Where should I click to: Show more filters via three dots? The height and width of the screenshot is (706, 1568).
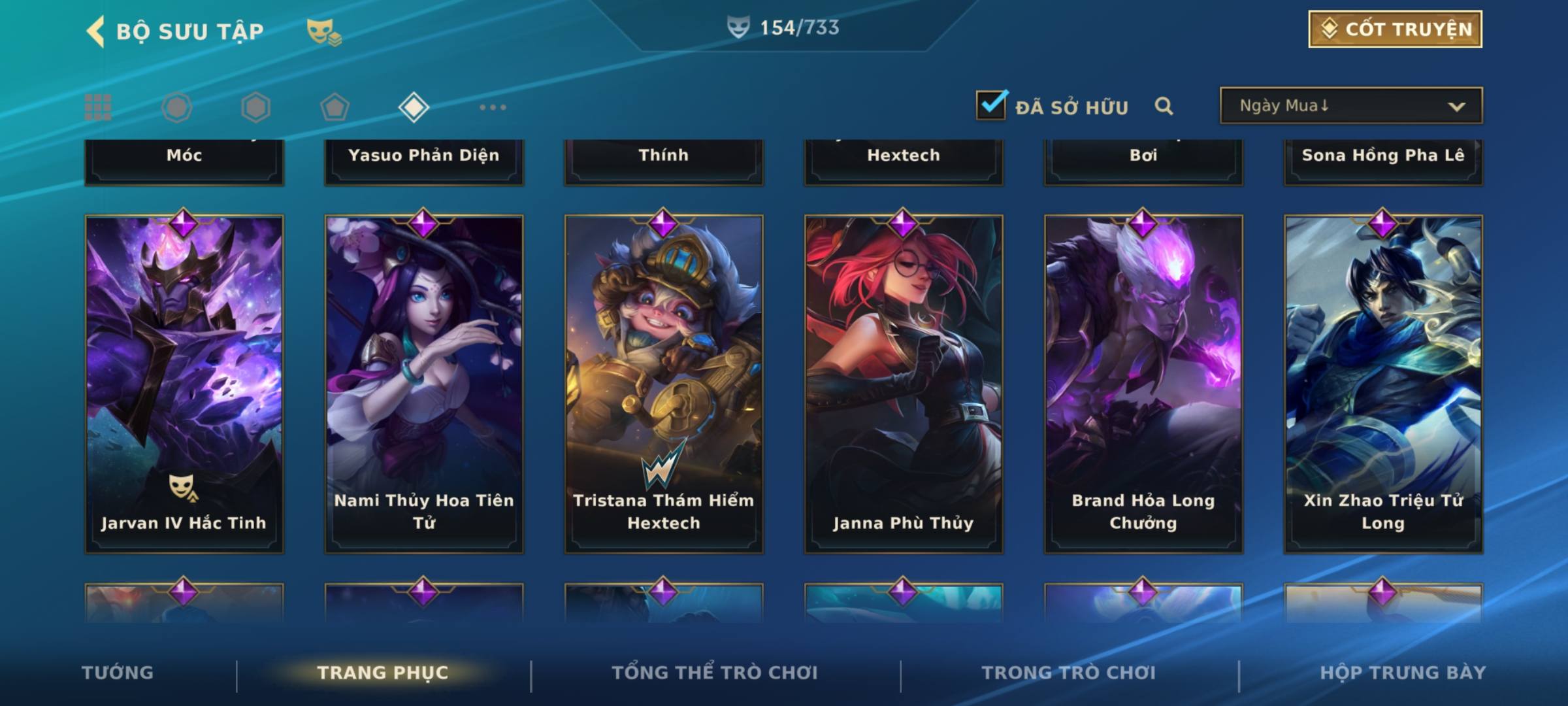tap(493, 107)
